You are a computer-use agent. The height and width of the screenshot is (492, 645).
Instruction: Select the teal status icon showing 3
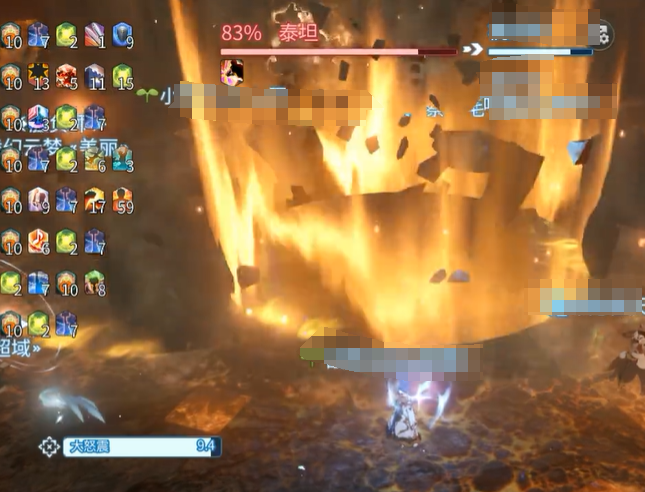pyautogui.click(x=122, y=157)
